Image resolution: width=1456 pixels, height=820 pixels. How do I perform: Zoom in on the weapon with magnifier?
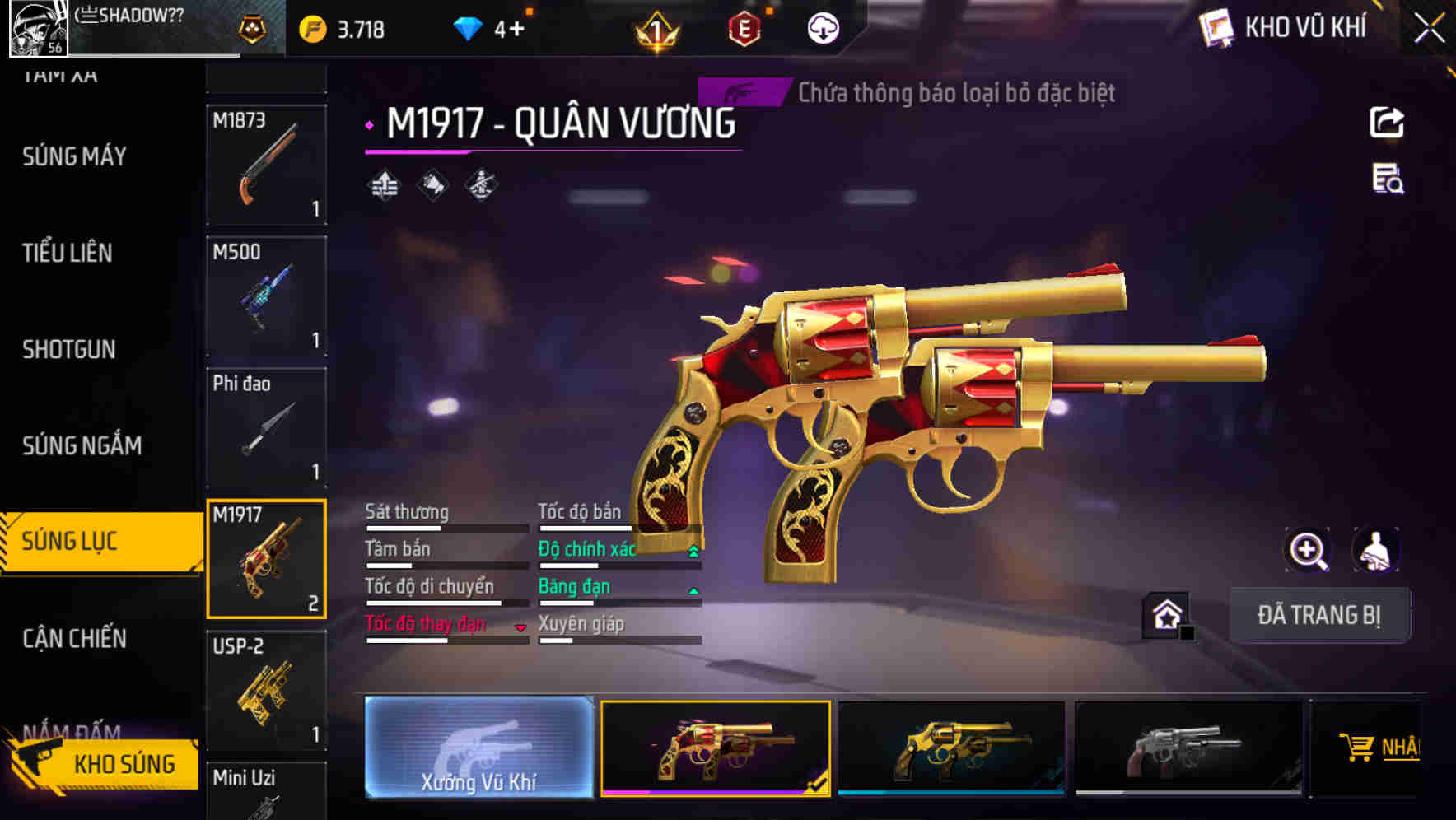pos(1308,550)
